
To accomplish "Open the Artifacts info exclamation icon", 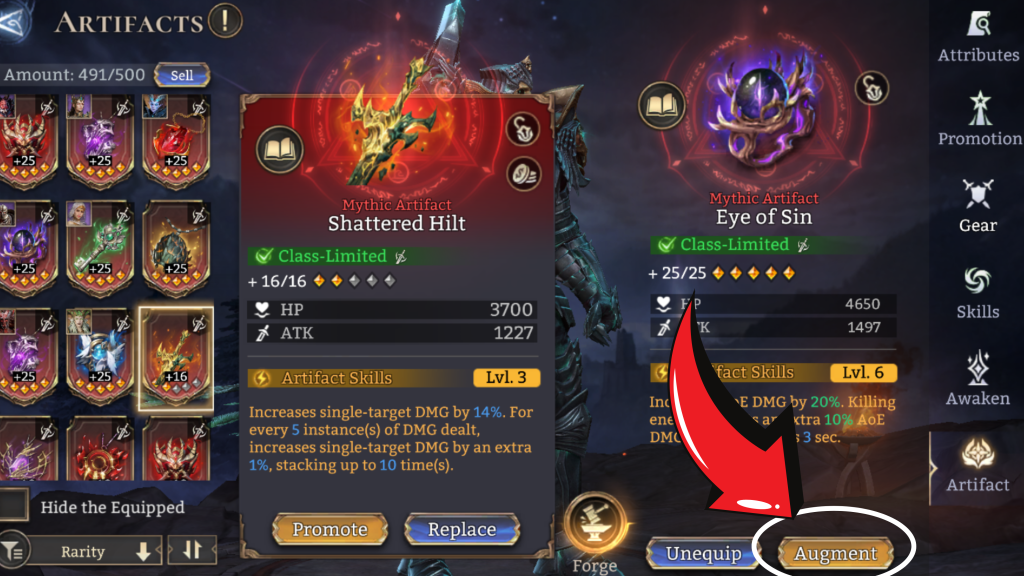I will (x=226, y=20).
